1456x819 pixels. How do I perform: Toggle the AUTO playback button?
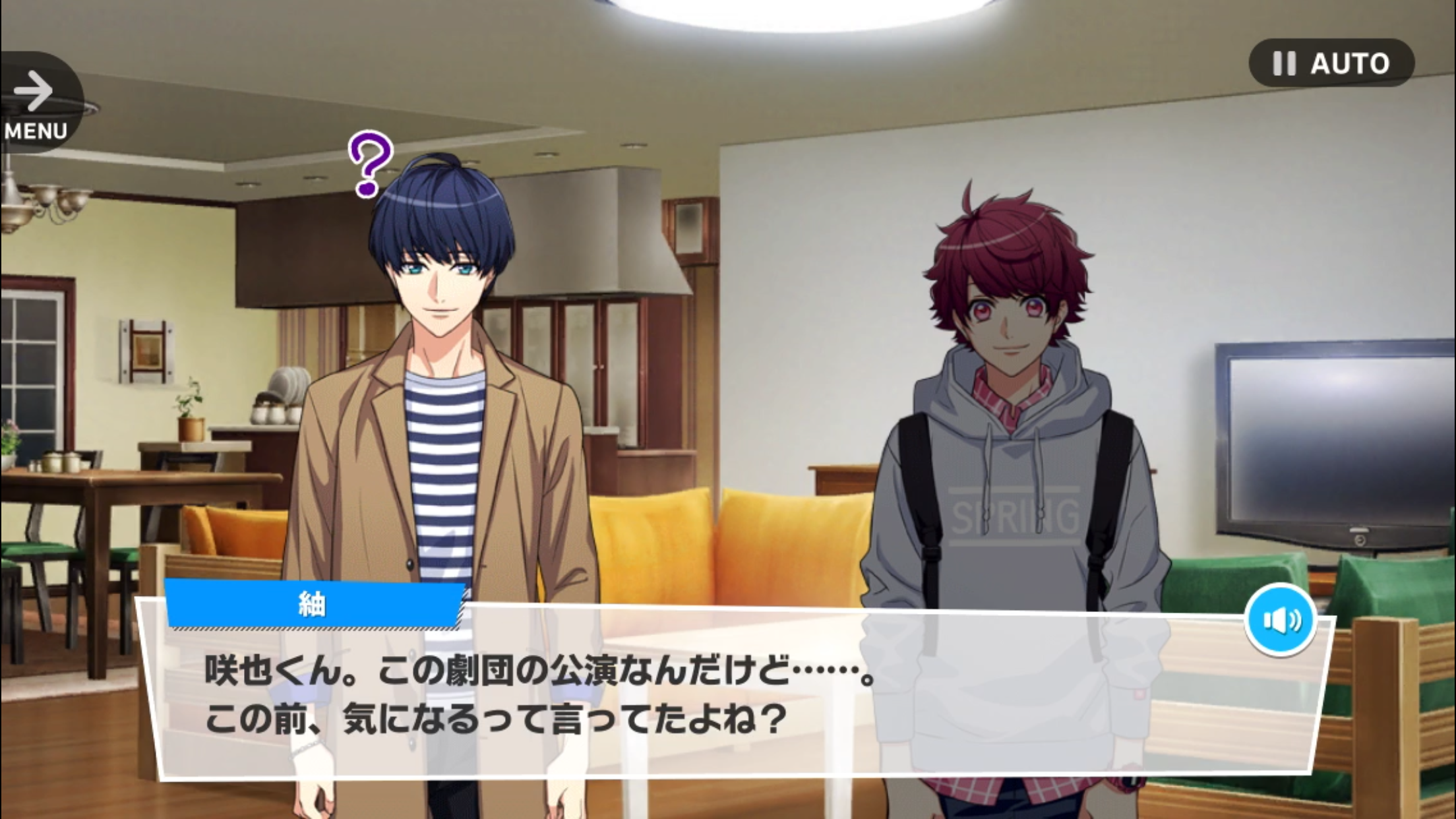click(x=1331, y=63)
